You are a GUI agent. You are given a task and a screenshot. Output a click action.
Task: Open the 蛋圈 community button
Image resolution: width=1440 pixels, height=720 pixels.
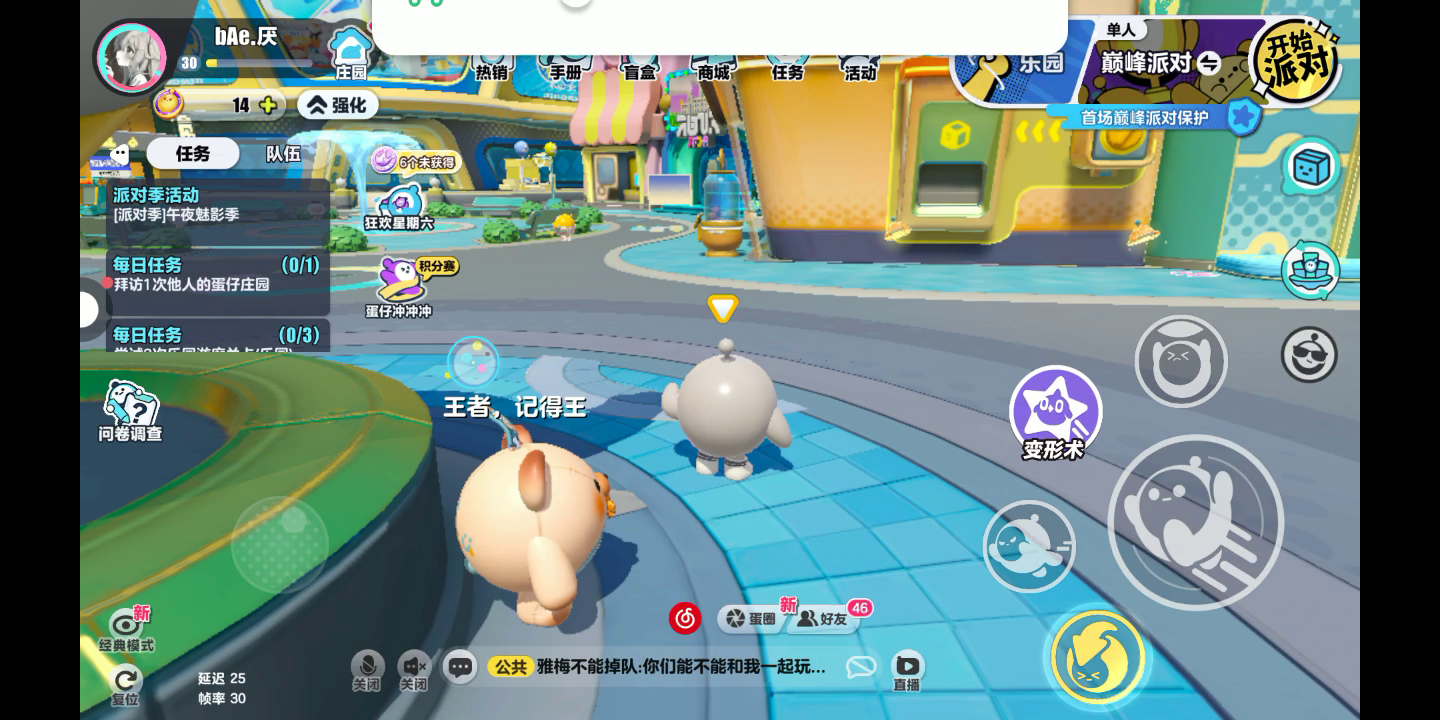point(752,619)
